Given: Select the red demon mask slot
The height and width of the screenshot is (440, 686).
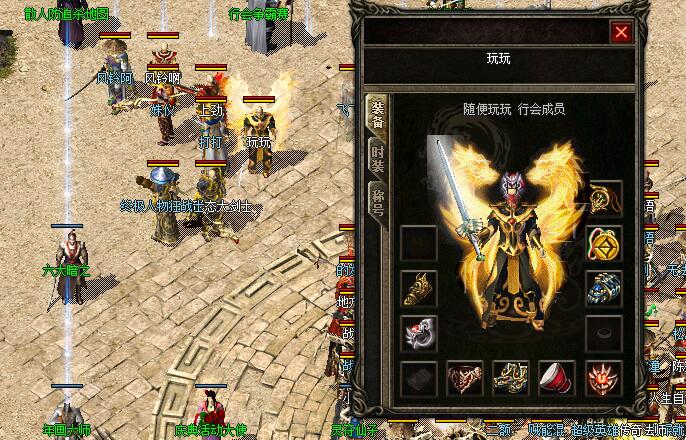Looking at the screenshot, I should [604, 378].
